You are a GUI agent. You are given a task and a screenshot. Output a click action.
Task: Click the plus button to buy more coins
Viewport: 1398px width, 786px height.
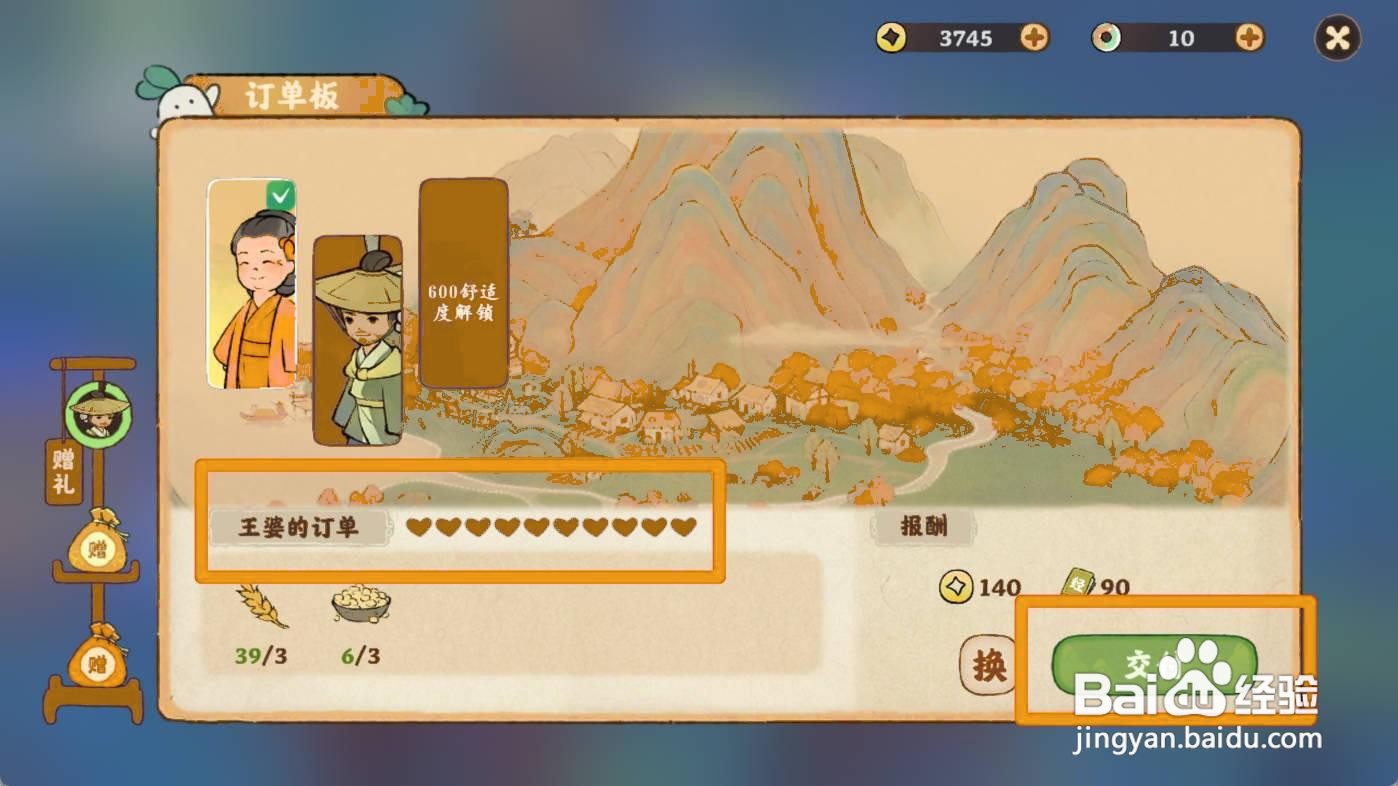tap(1035, 38)
